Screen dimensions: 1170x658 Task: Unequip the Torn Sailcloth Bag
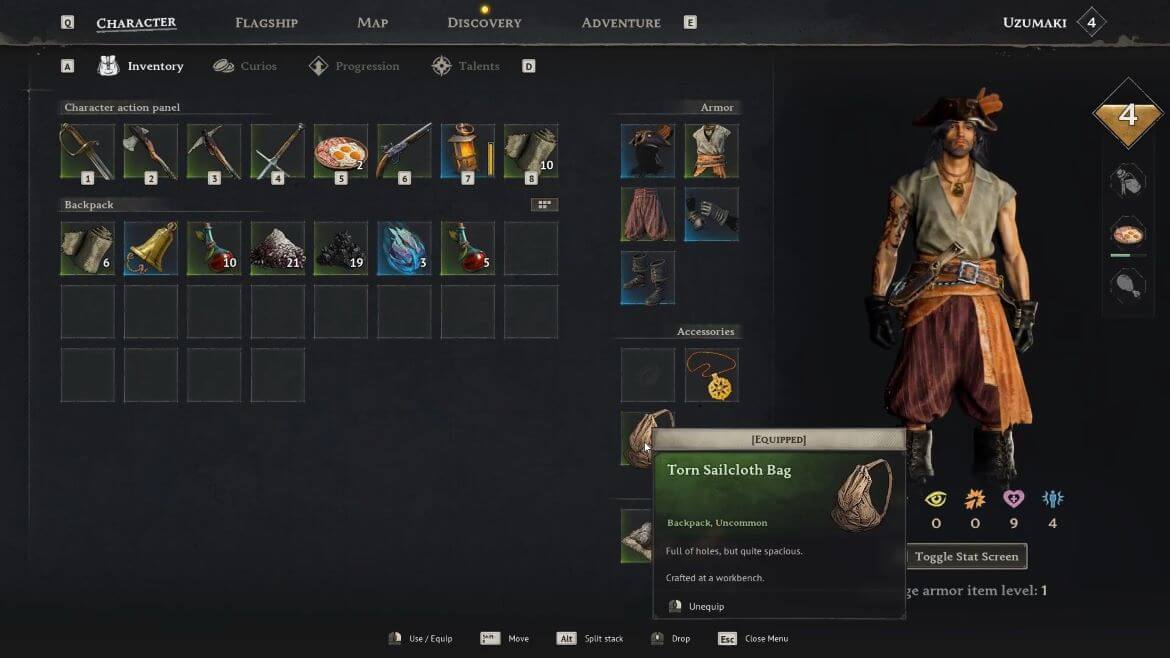tap(705, 606)
